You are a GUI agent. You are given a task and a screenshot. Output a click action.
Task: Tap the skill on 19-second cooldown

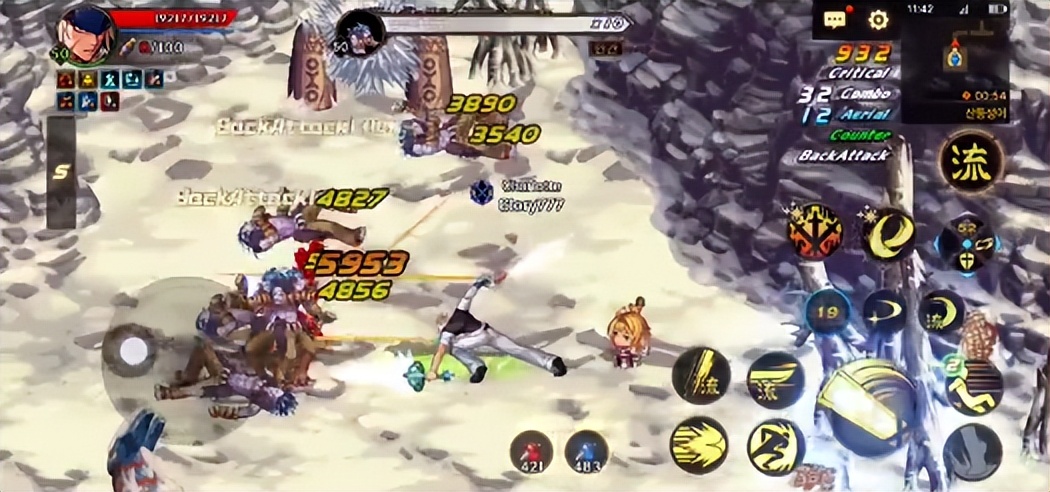[x=826, y=312]
